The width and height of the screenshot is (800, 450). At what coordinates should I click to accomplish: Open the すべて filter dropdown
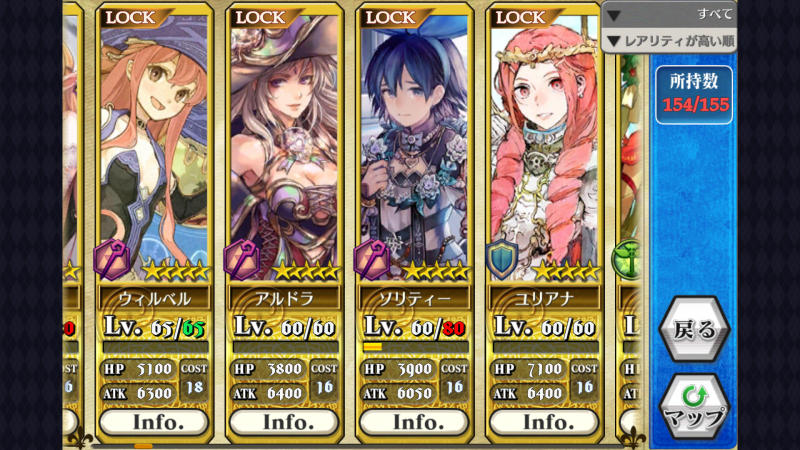coord(670,15)
